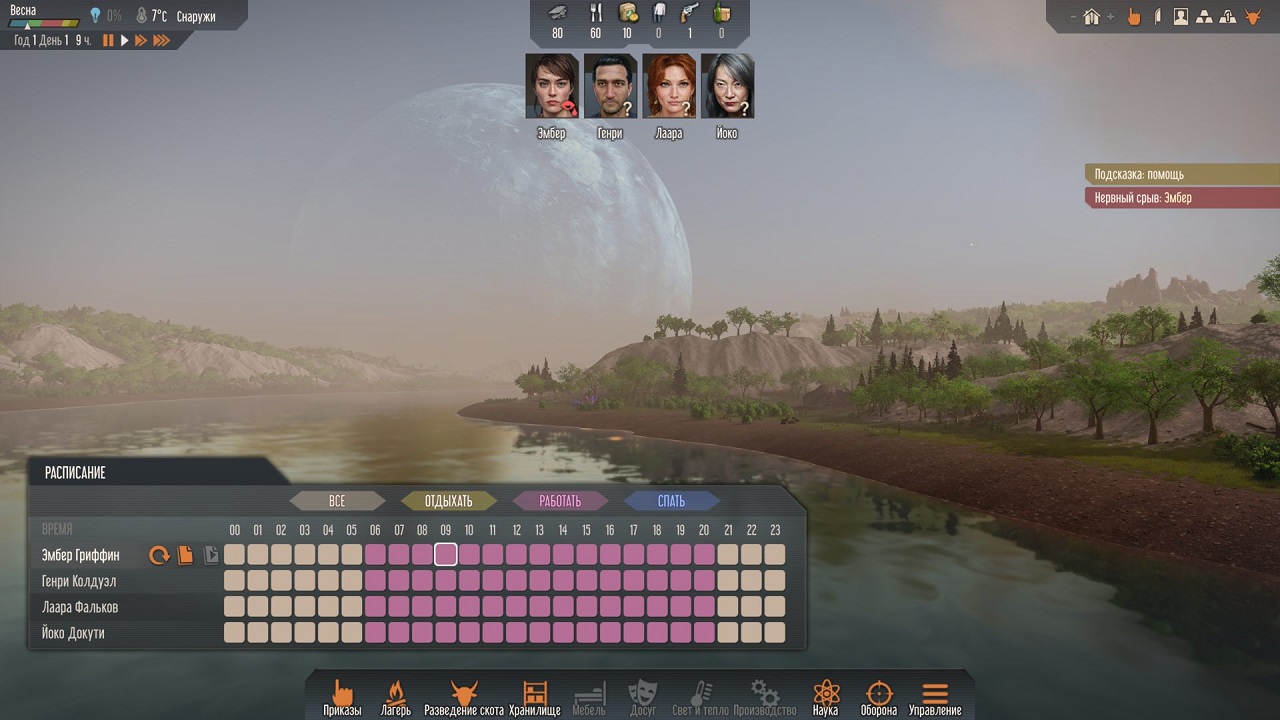Reset Ember Griffin's schedule with the circular arrow
This screenshot has width=1280, height=720.
coord(159,555)
